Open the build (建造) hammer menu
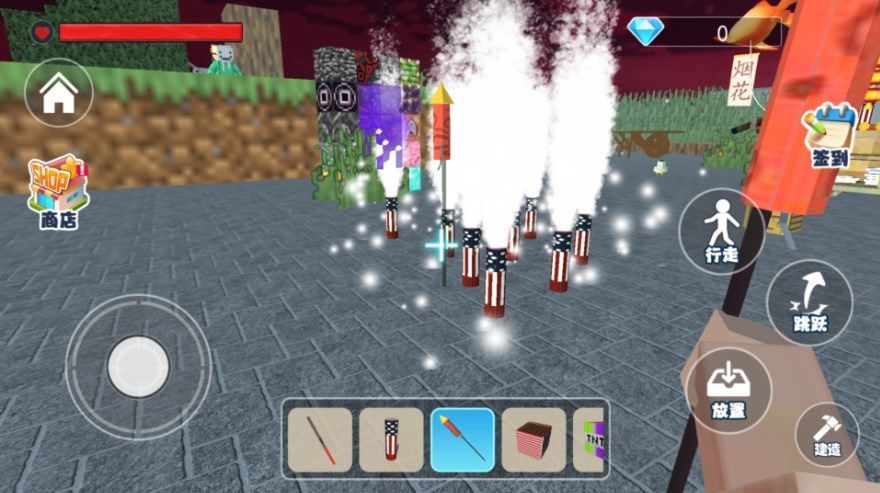Image resolution: width=880 pixels, height=493 pixels. click(827, 435)
